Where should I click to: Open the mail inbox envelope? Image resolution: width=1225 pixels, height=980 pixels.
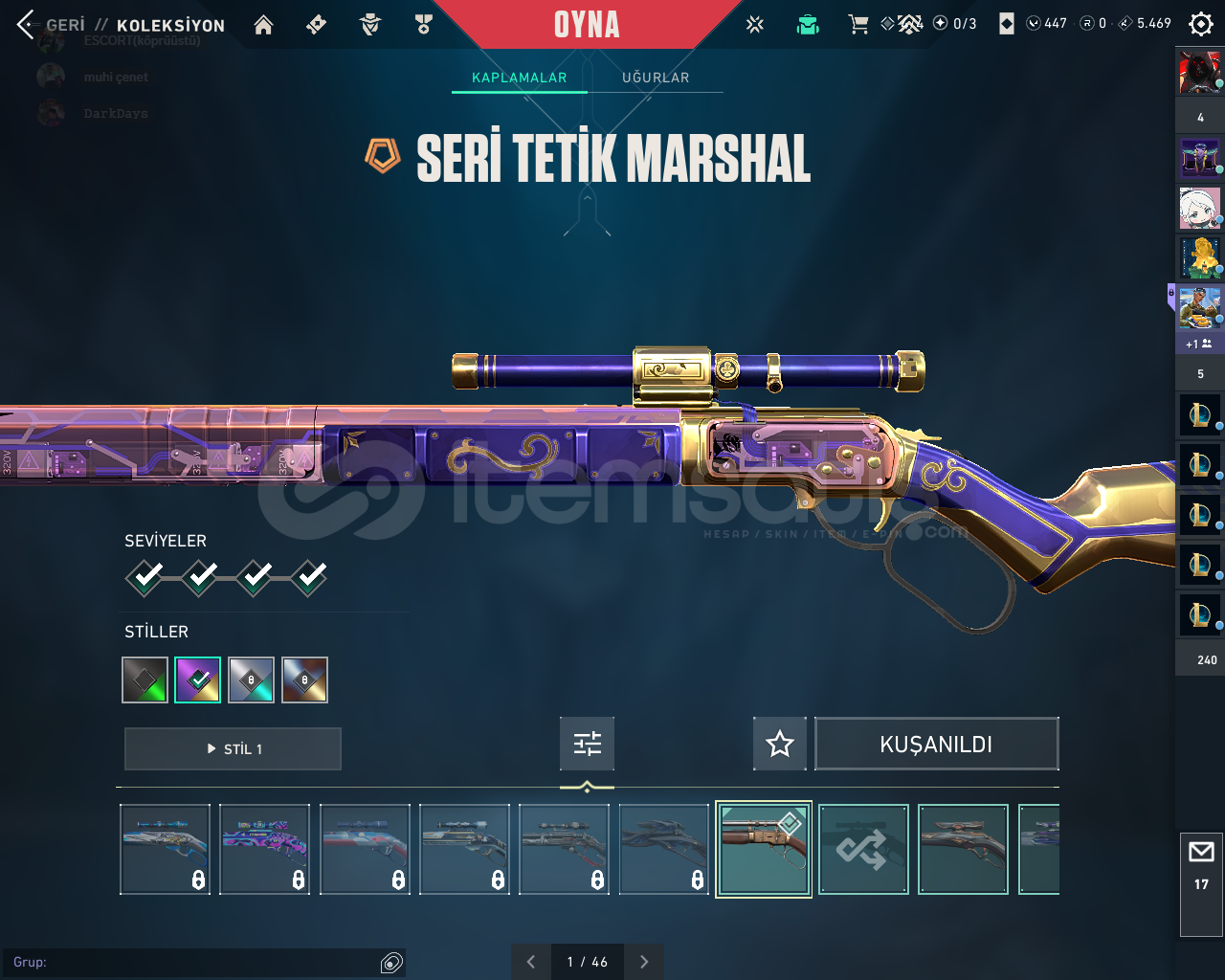[x=1201, y=852]
